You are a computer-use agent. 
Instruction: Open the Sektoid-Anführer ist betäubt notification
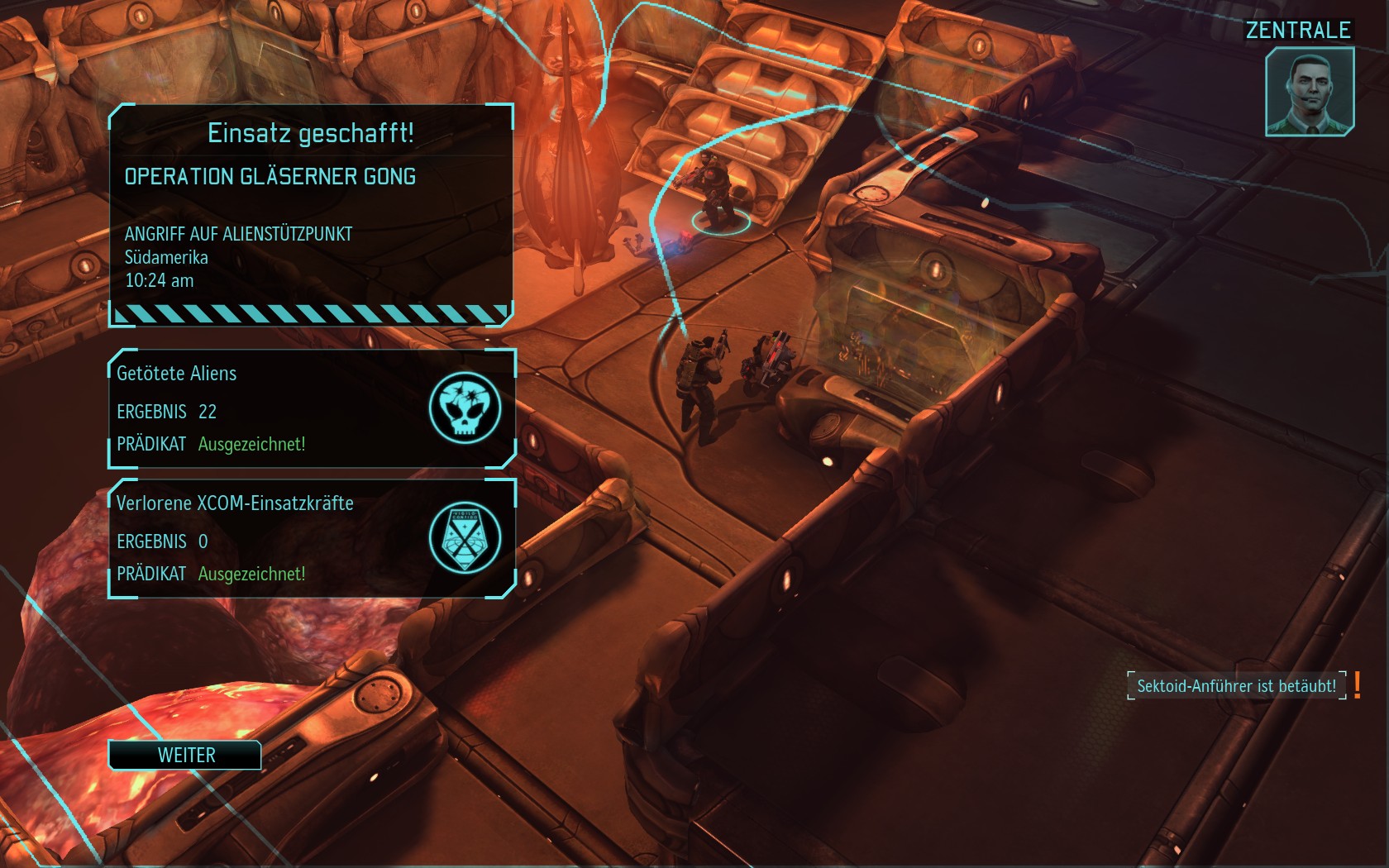click(1236, 685)
